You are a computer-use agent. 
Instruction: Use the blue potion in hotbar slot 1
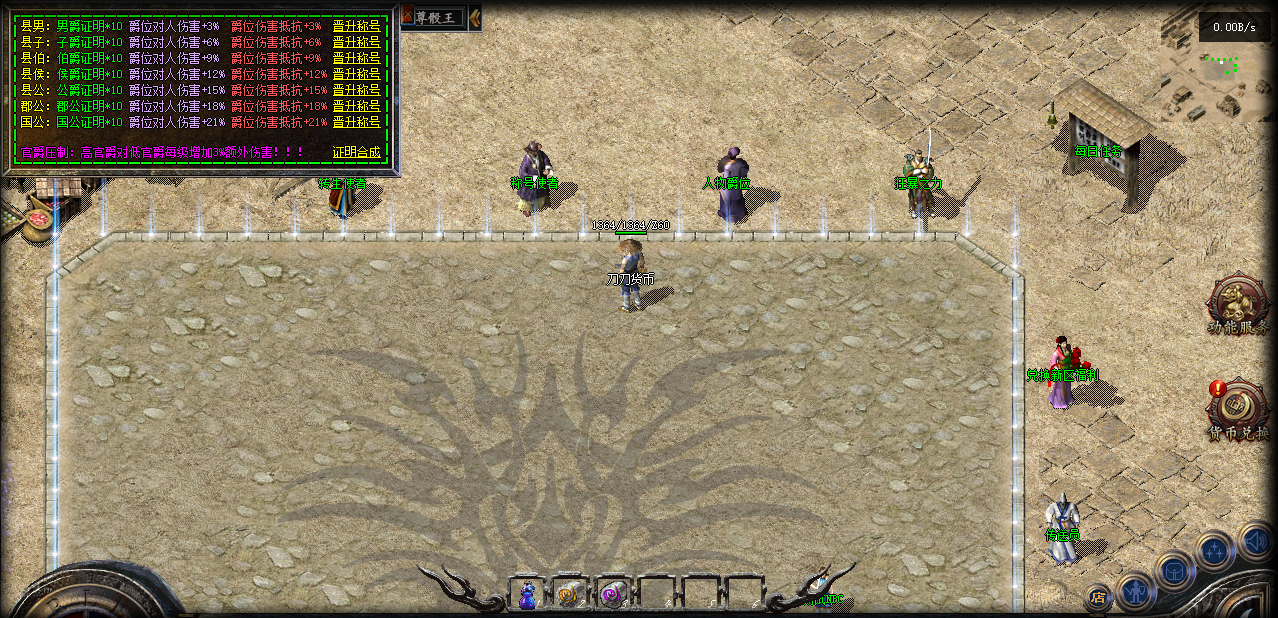(x=527, y=594)
